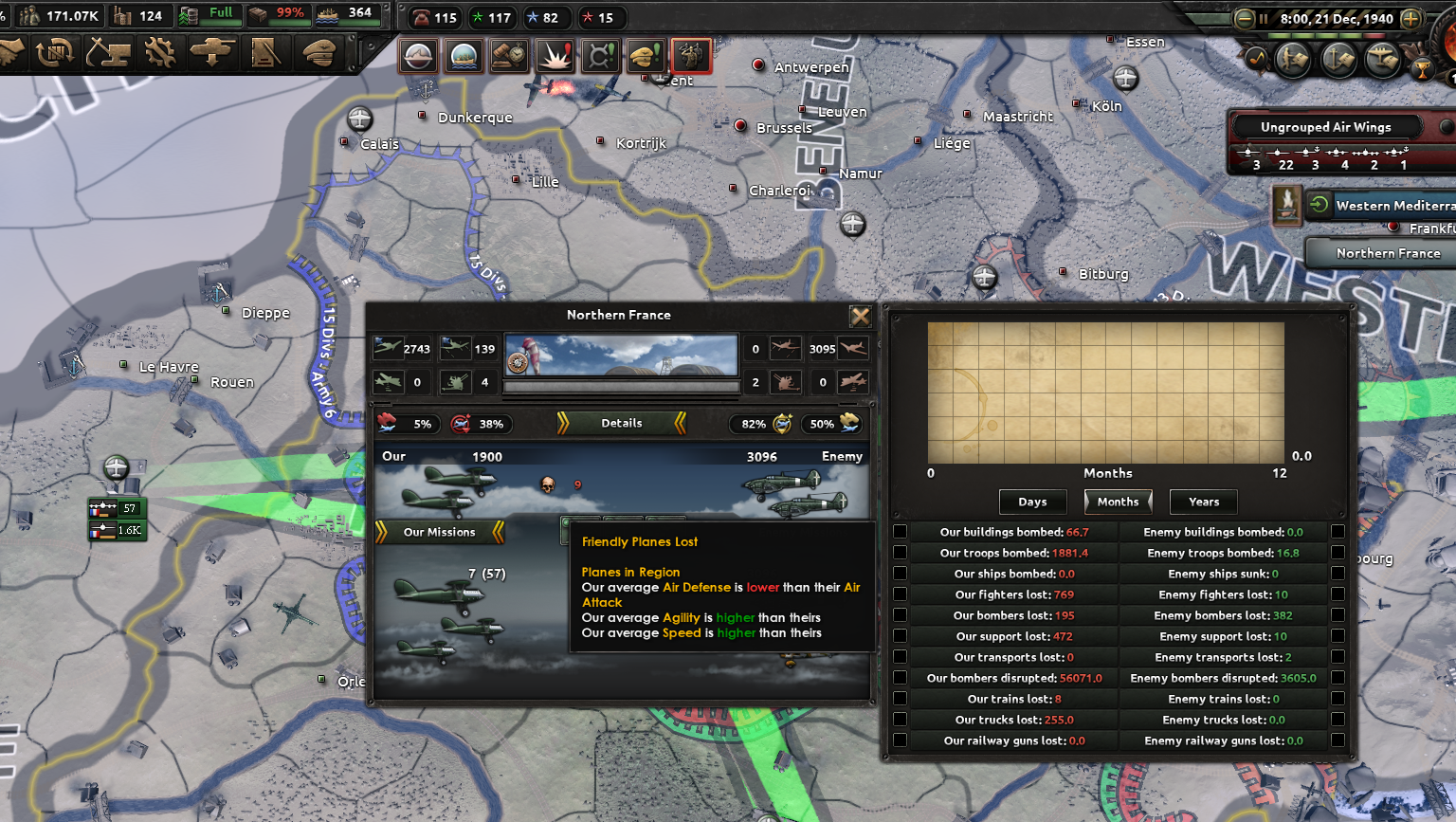Click the tank Deployment icon
The image size is (1456, 822).
click(213, 54)
